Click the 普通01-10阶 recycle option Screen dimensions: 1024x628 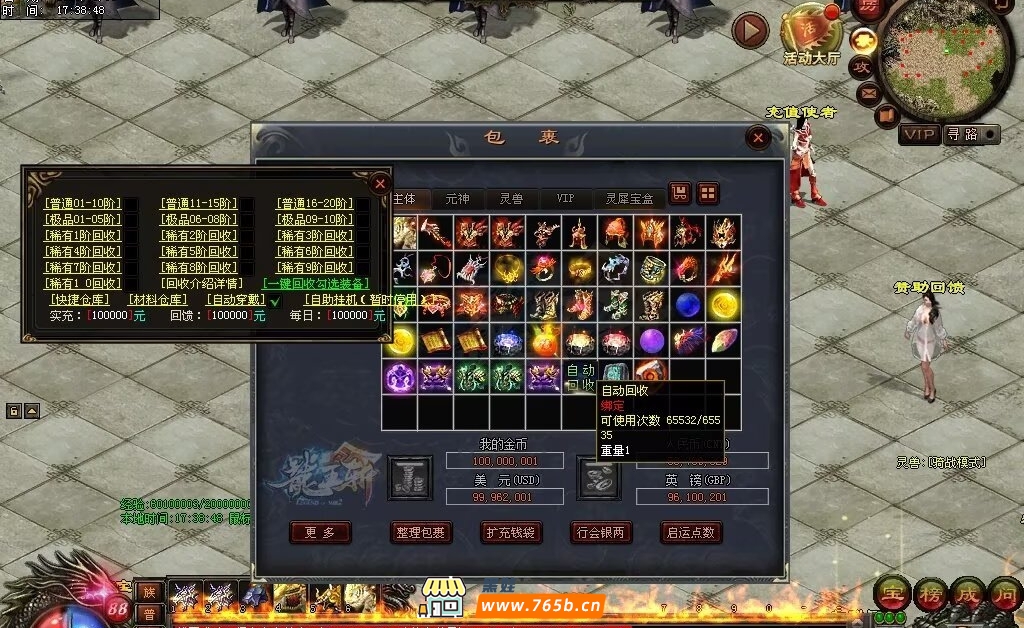pyautogui.click(x=81, y=204)
